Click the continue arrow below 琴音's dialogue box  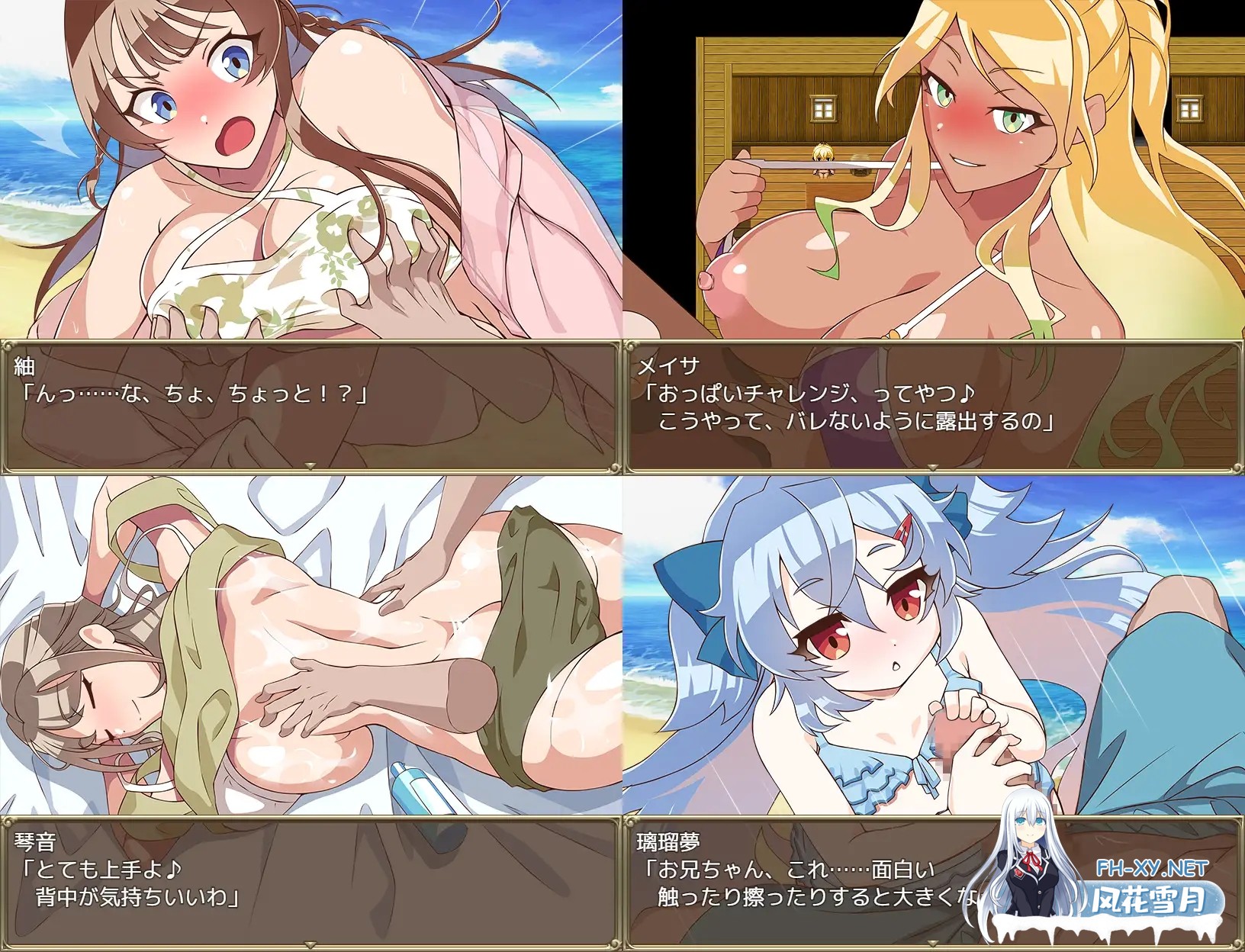(310, 944)
